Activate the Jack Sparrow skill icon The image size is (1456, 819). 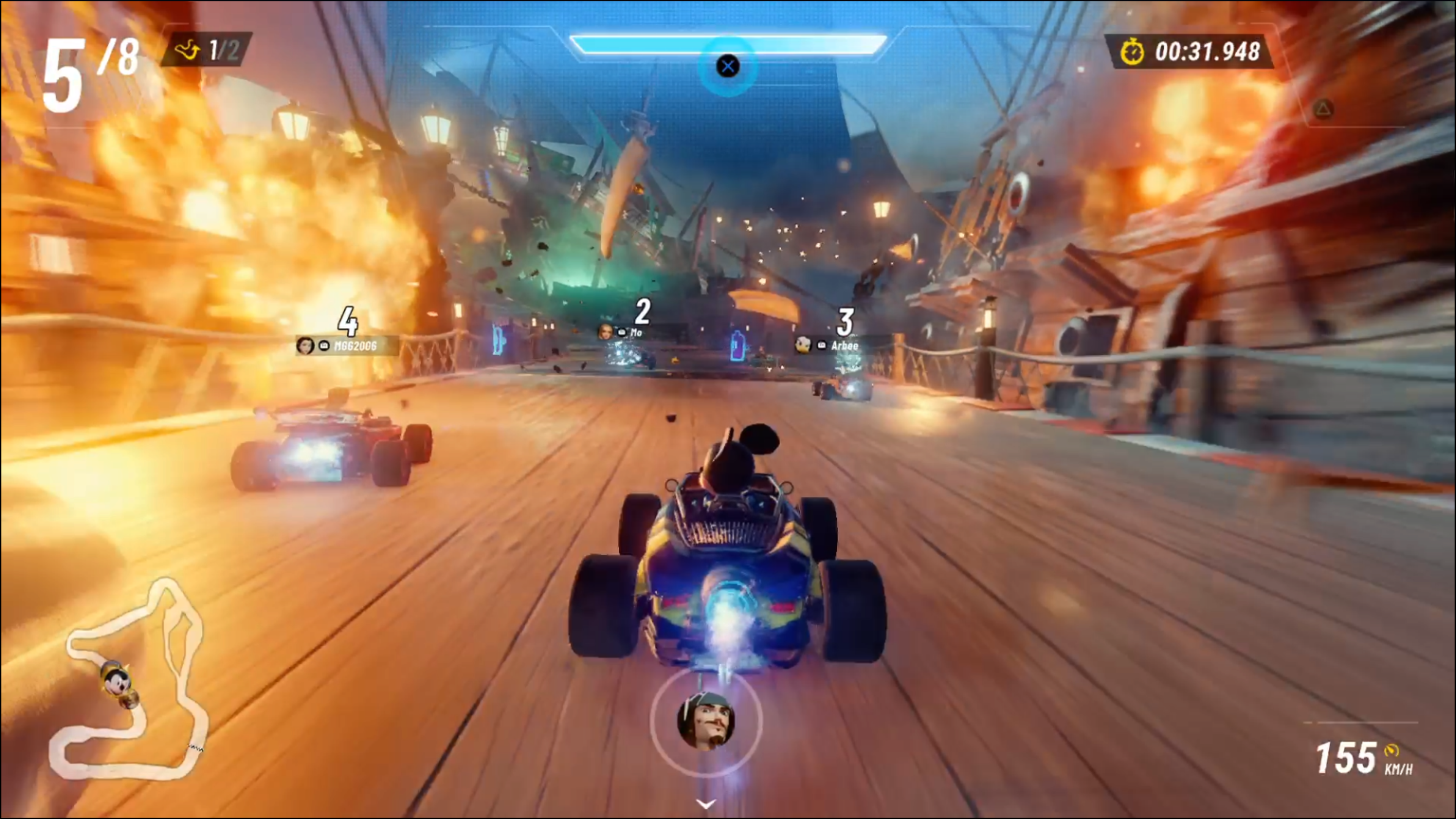pyautogui.click(x=706, y=720)
